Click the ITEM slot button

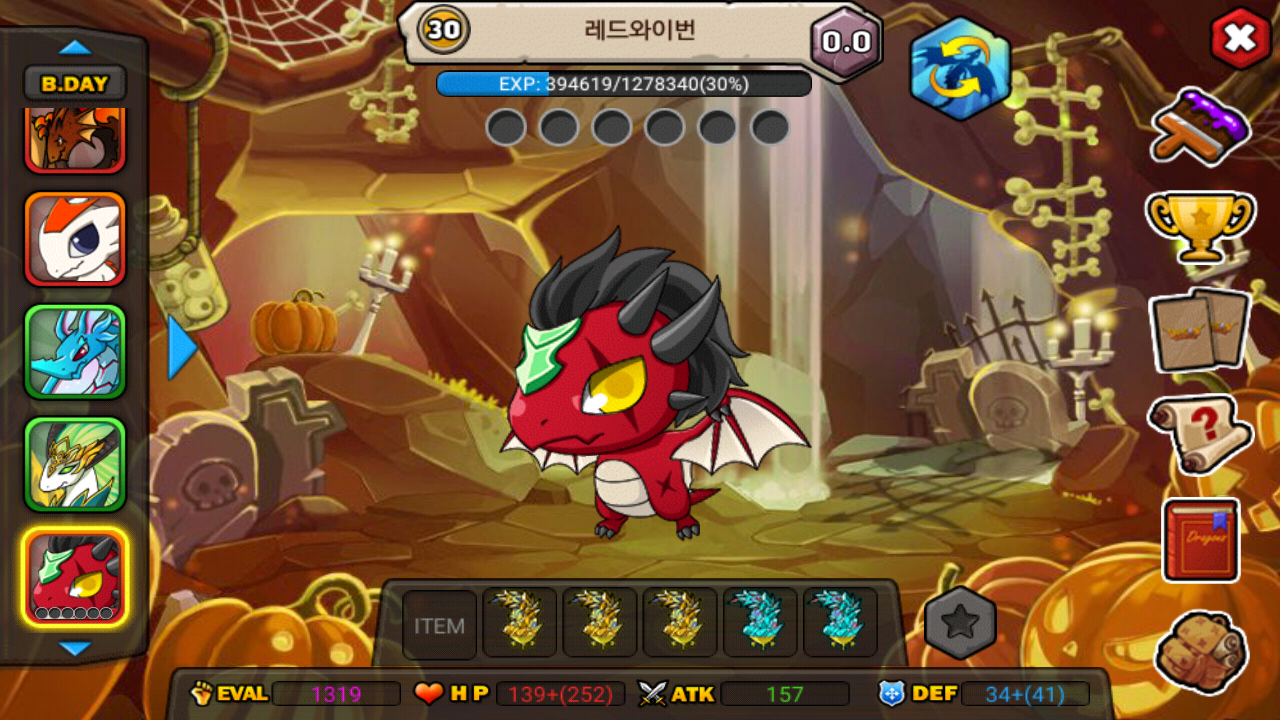click(439, 625)
